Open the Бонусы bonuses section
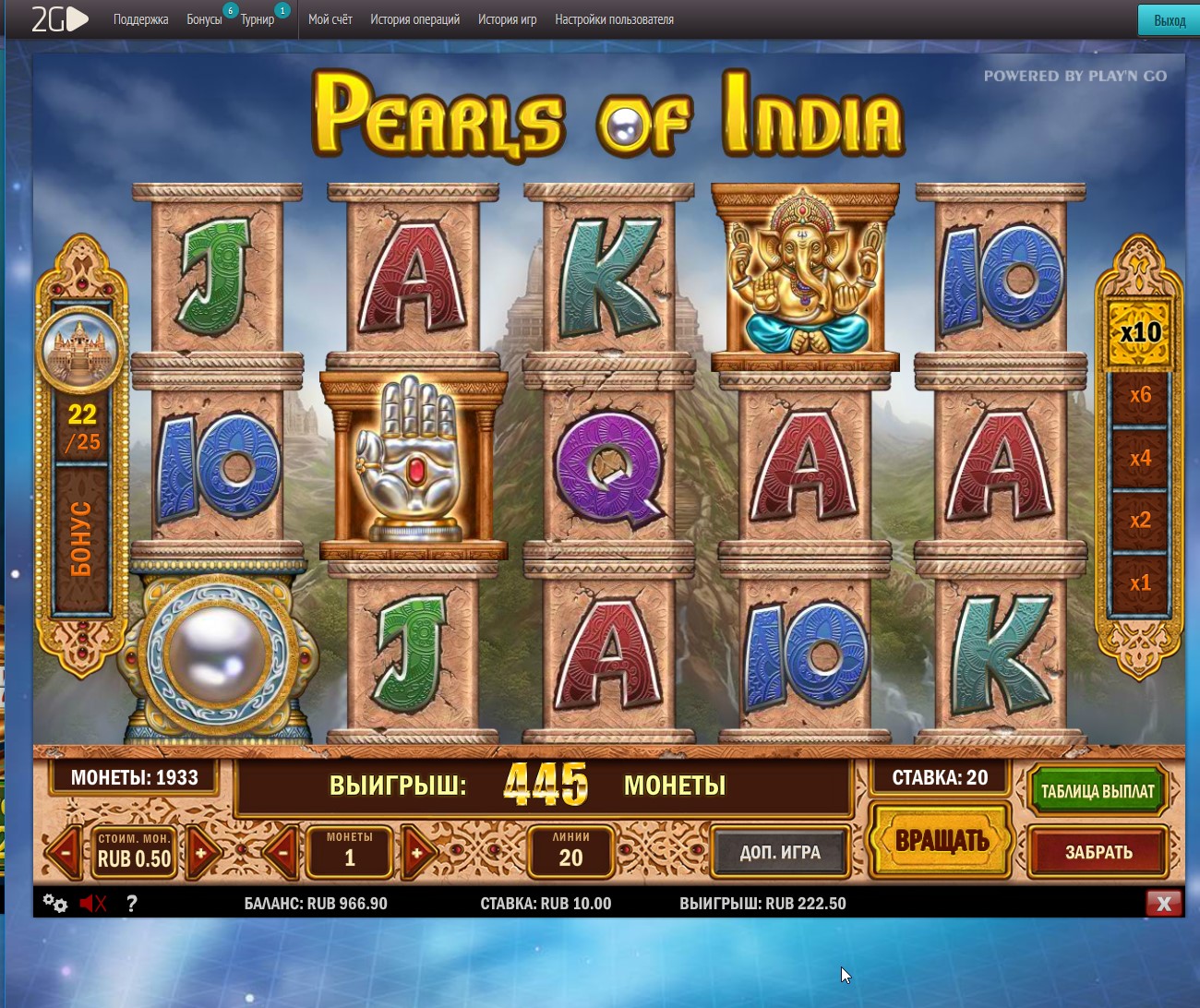The width and height of the screenshot is (1200, 1008). tap(204, 19)
